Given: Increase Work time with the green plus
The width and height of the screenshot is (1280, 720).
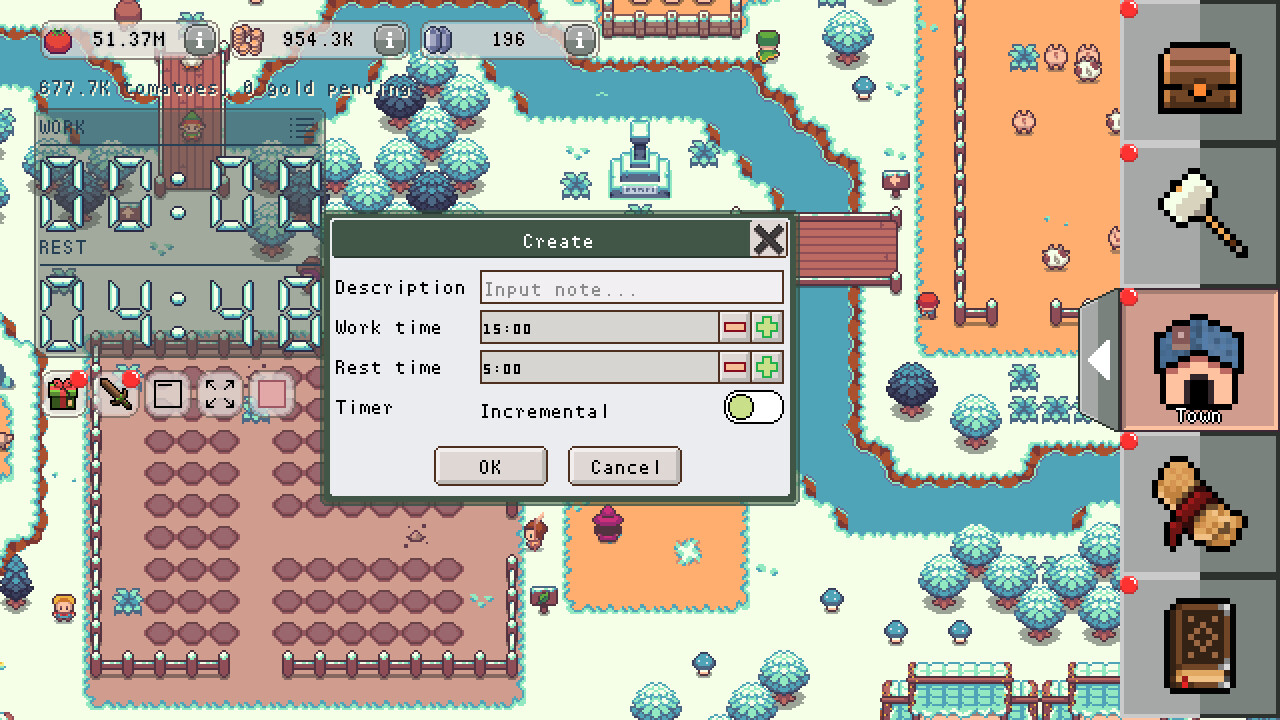Looking at the screenshot, I should pyautogui.click(x=768, y=327).
